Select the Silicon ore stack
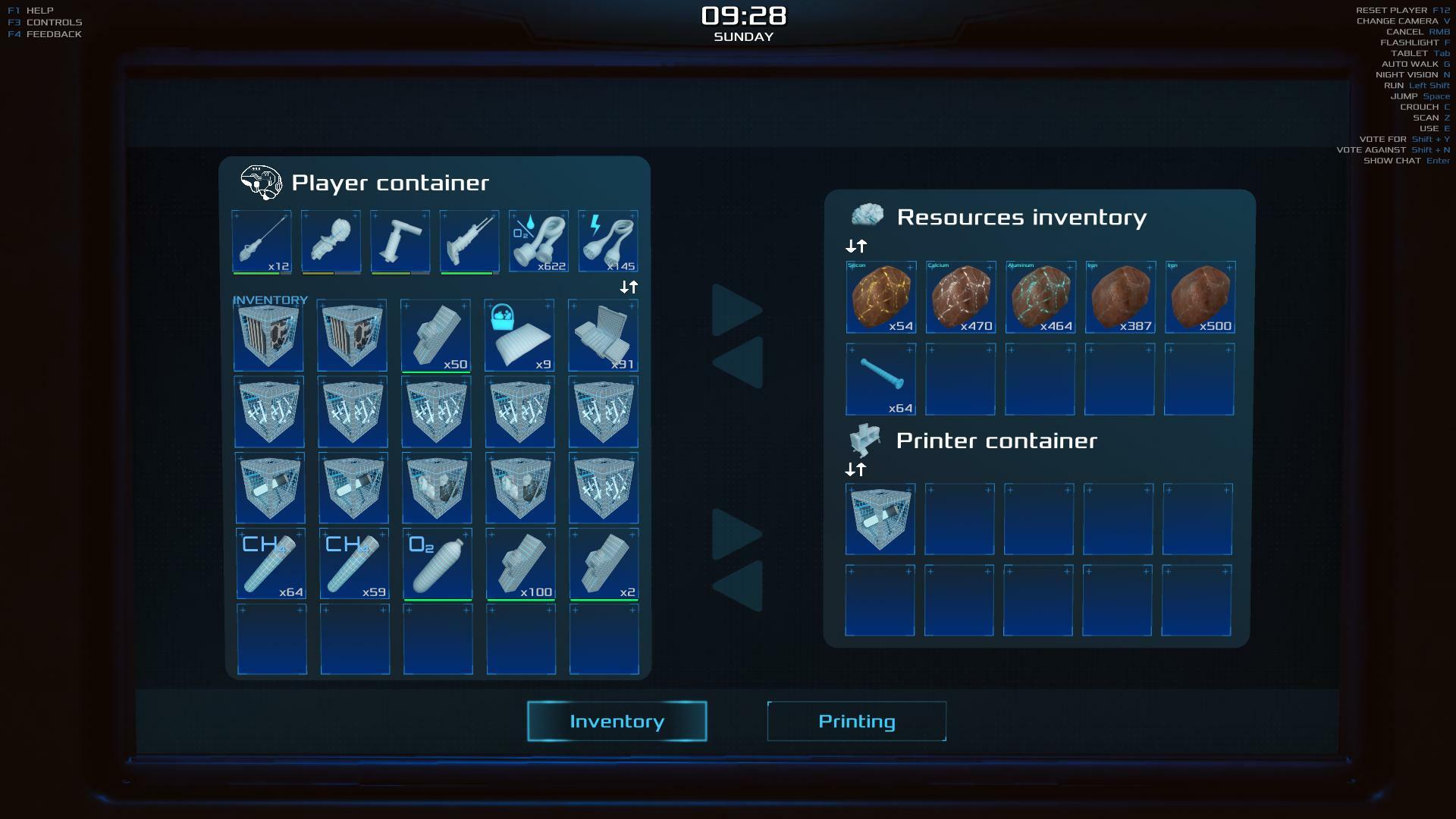Viewport: 1456px width, 819px height. tap(880, 297)
